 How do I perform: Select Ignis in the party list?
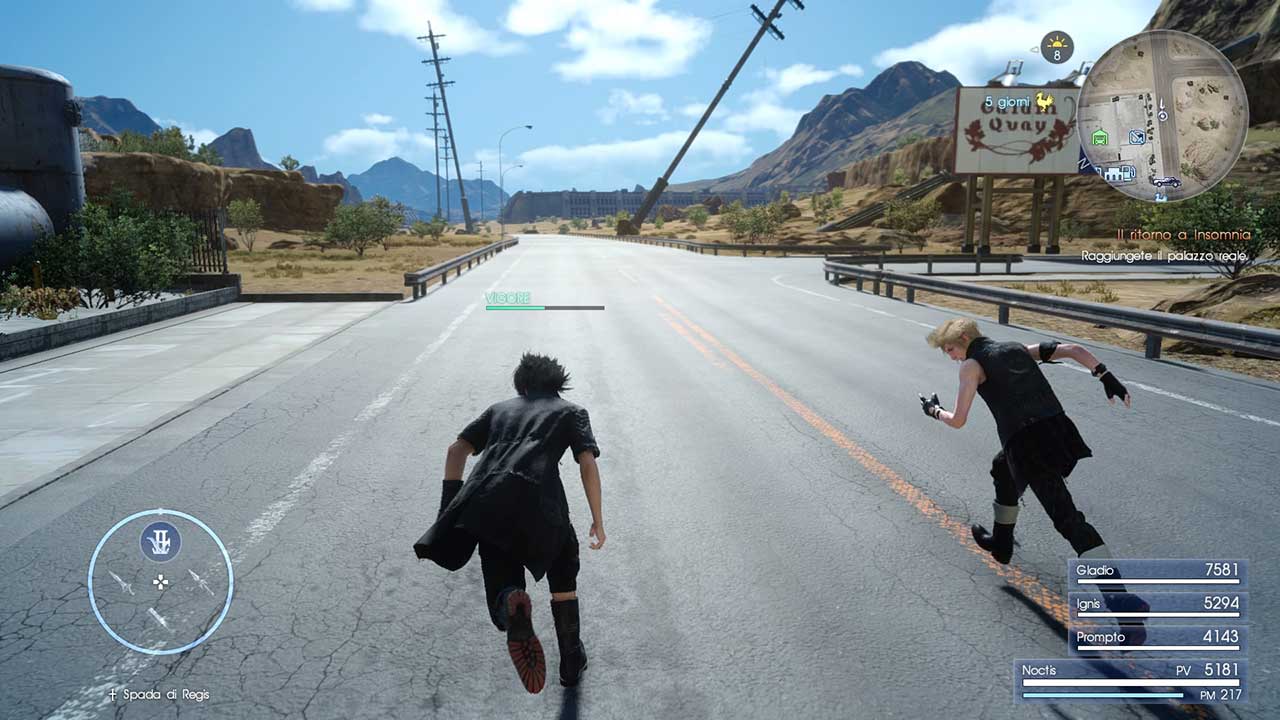point(1157,605)
